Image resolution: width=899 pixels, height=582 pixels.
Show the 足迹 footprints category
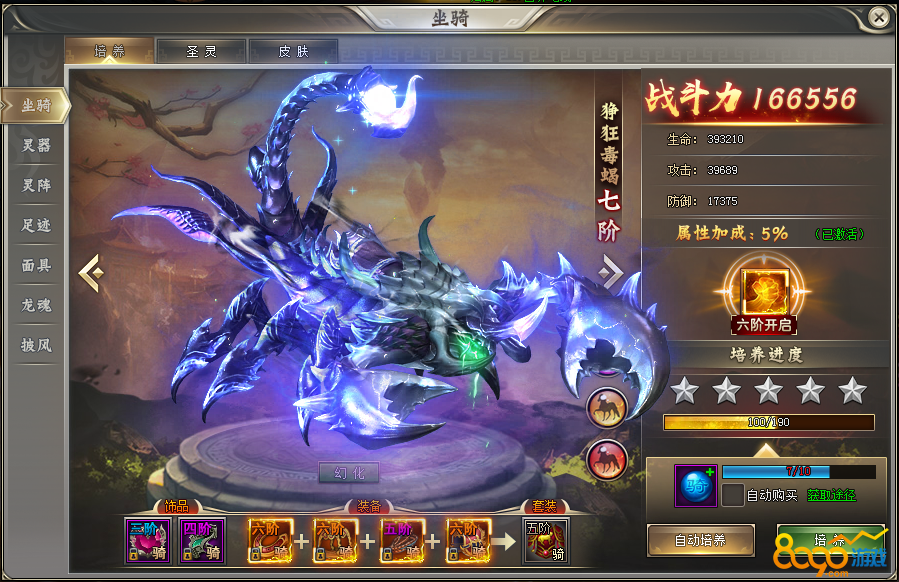[36, 225]
